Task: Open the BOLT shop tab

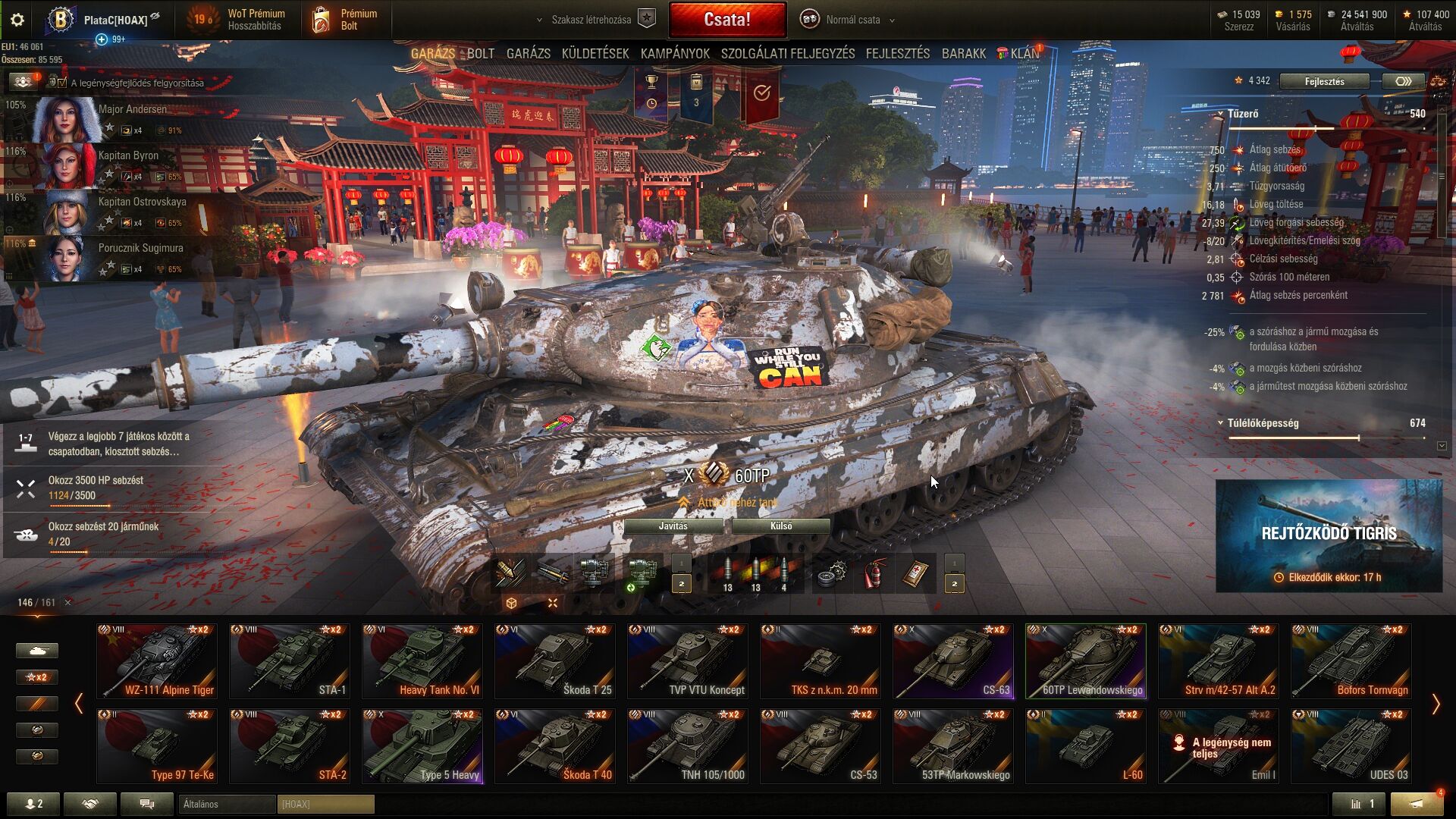Action: (x=480, y=54)
